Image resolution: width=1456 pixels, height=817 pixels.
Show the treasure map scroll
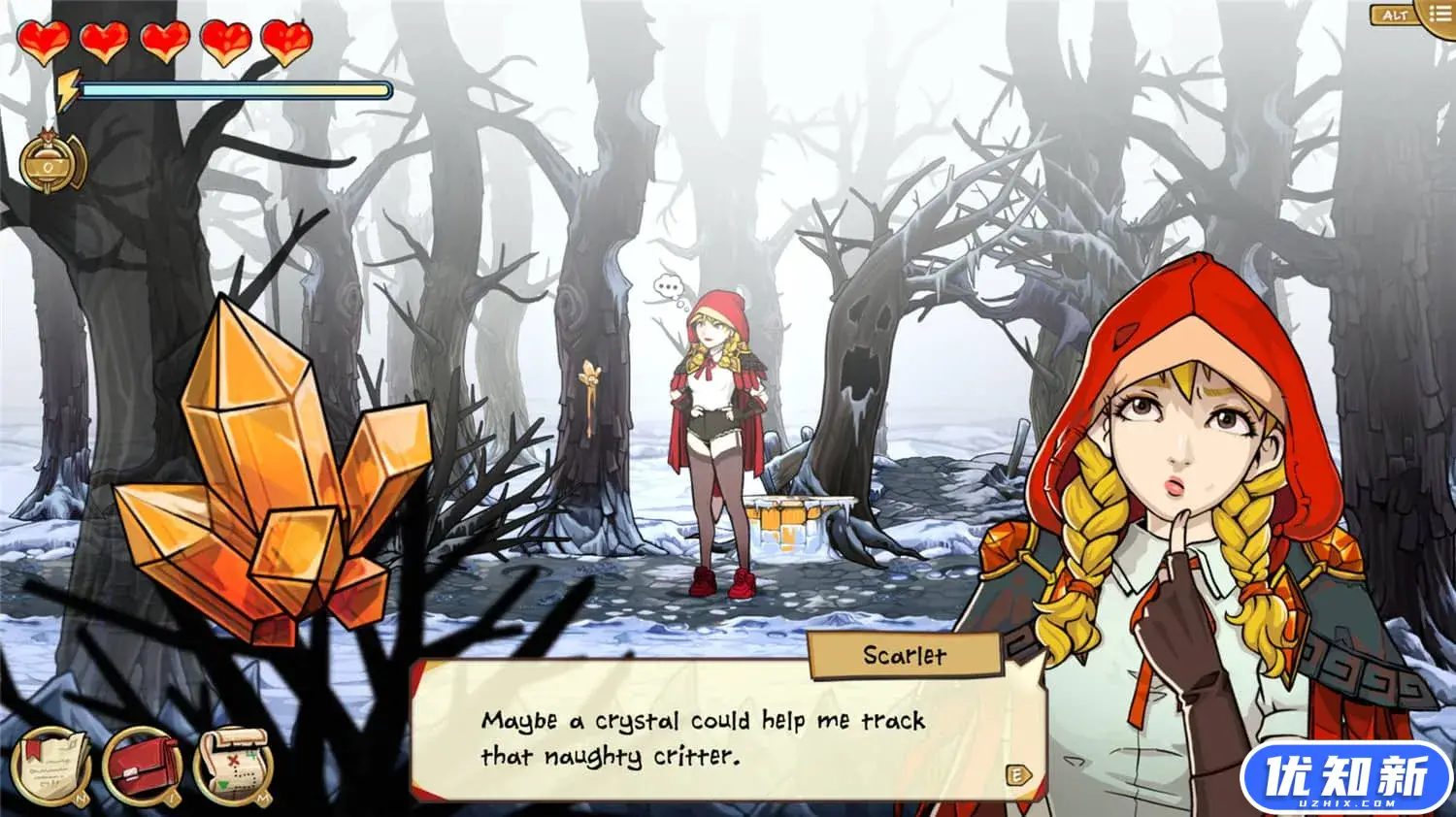233,767
